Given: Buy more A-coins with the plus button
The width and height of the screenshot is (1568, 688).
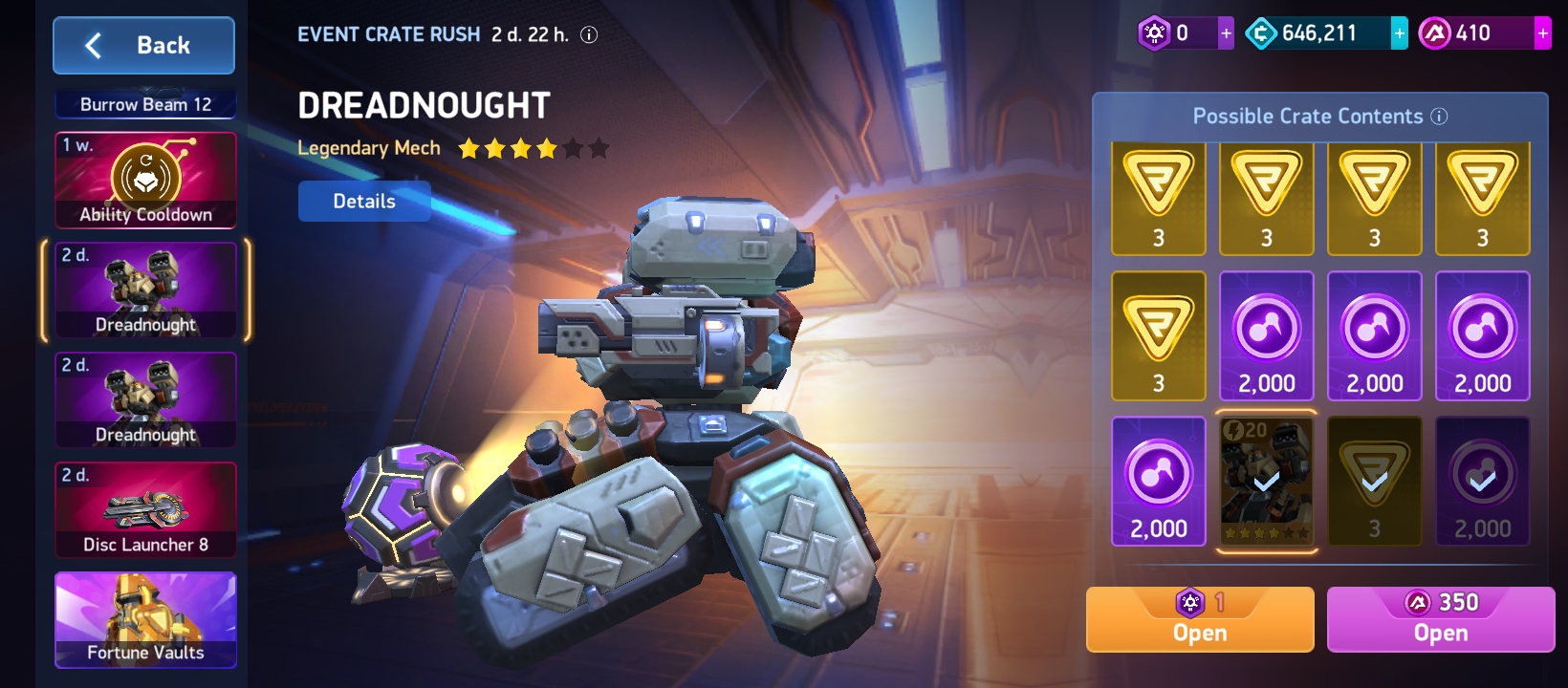Looking at the screenshot, I should pyautogui.click(x=1542, y=33).
